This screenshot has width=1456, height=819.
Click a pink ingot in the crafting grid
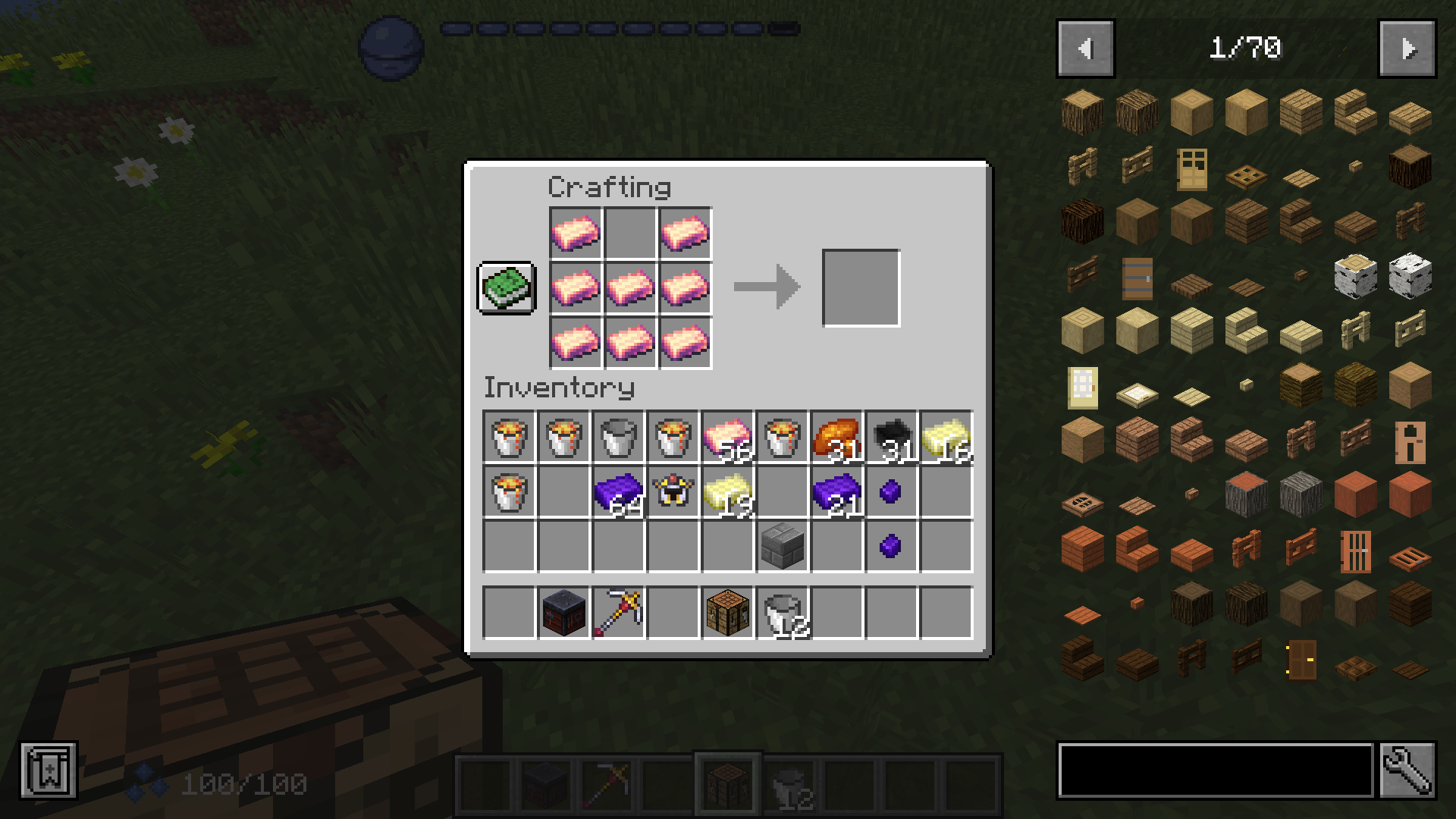(x=575, y=234)
